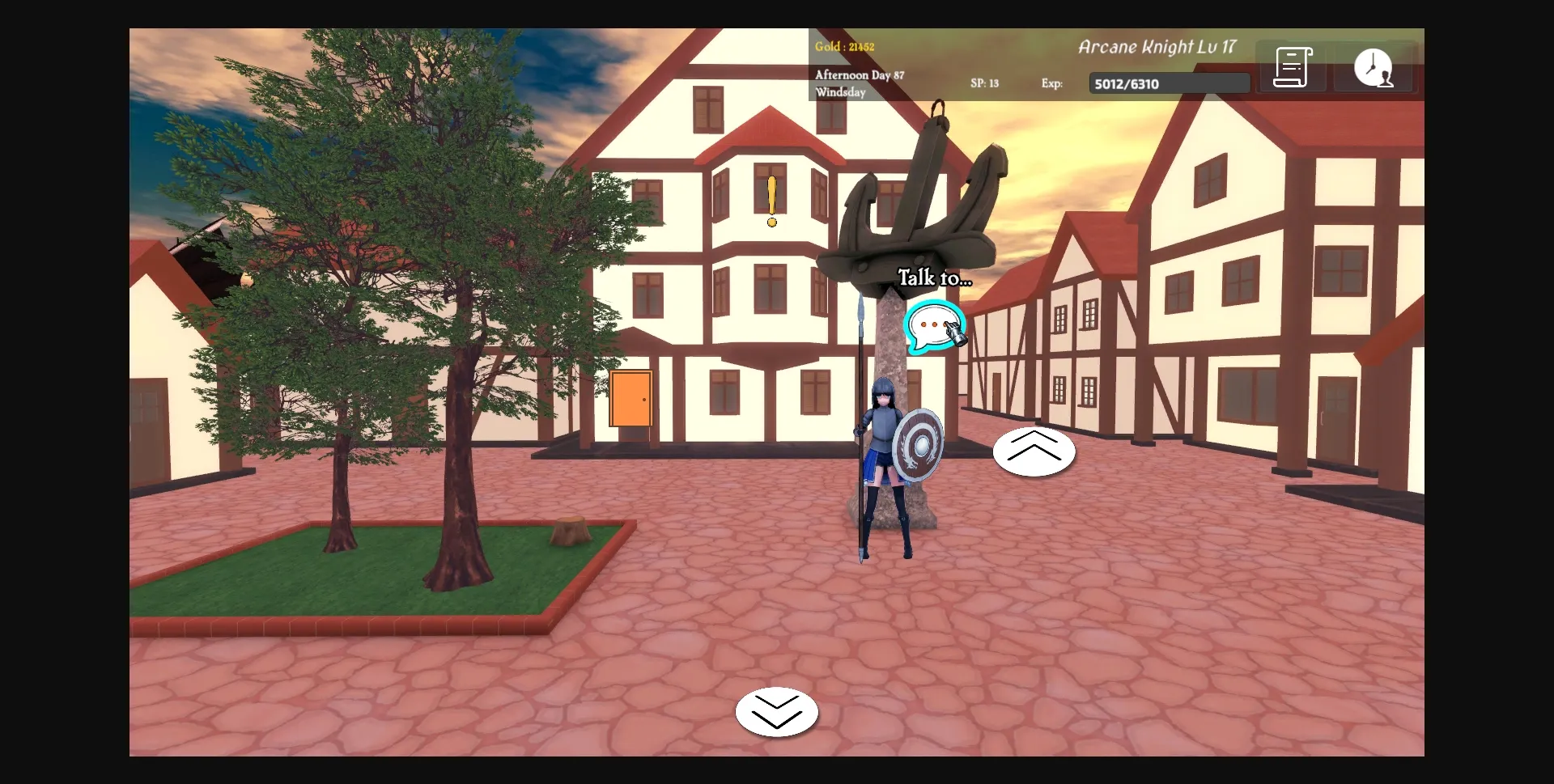Screen dimensions: 1554x784
Task: Click the 5012/6310 experience bar
Action: pos(1168,83)
